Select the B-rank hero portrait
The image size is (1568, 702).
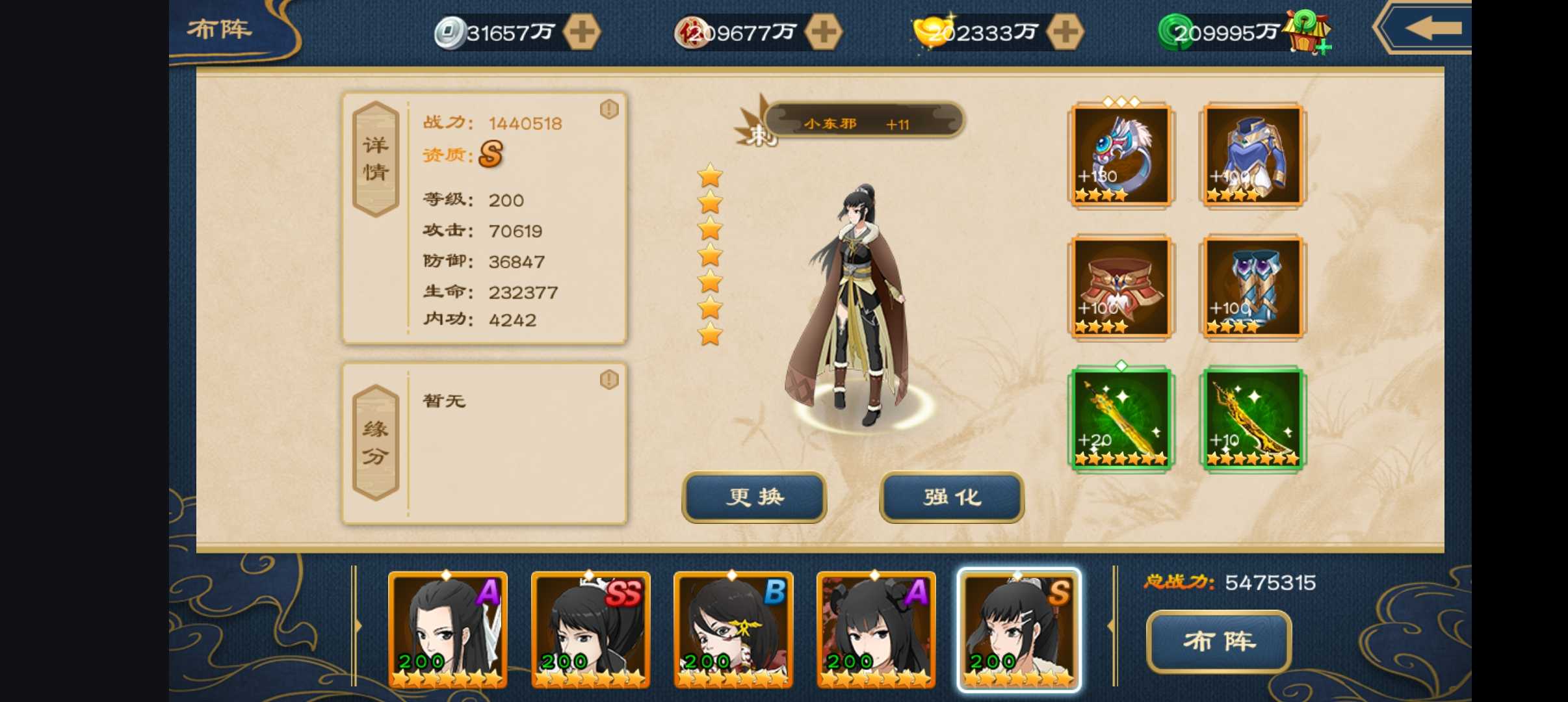733,629
